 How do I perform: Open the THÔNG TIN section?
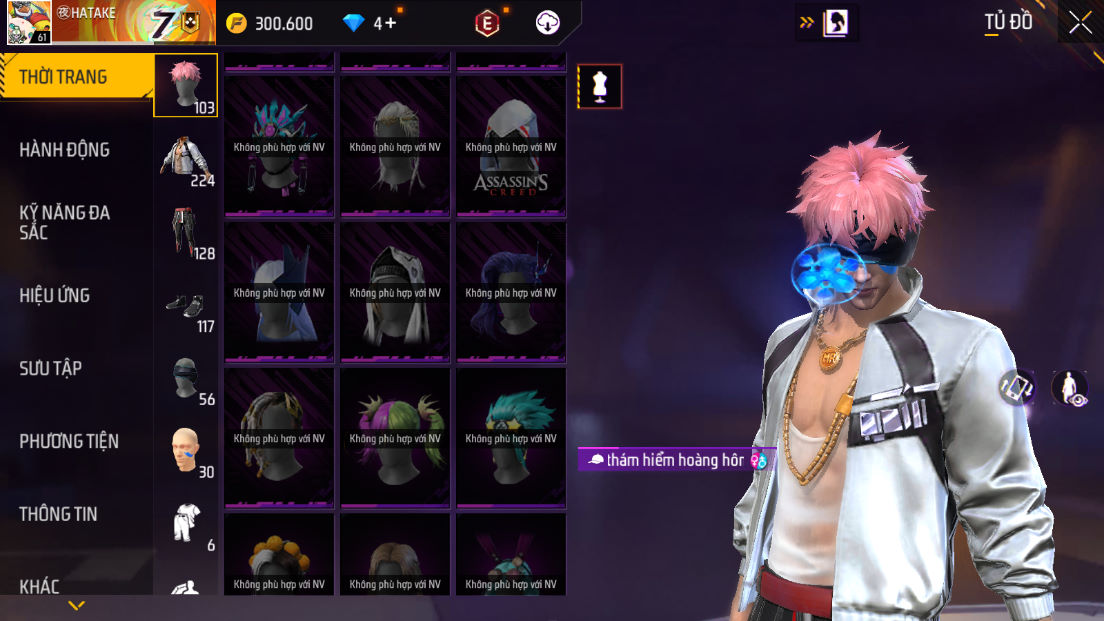pos(58,514)
